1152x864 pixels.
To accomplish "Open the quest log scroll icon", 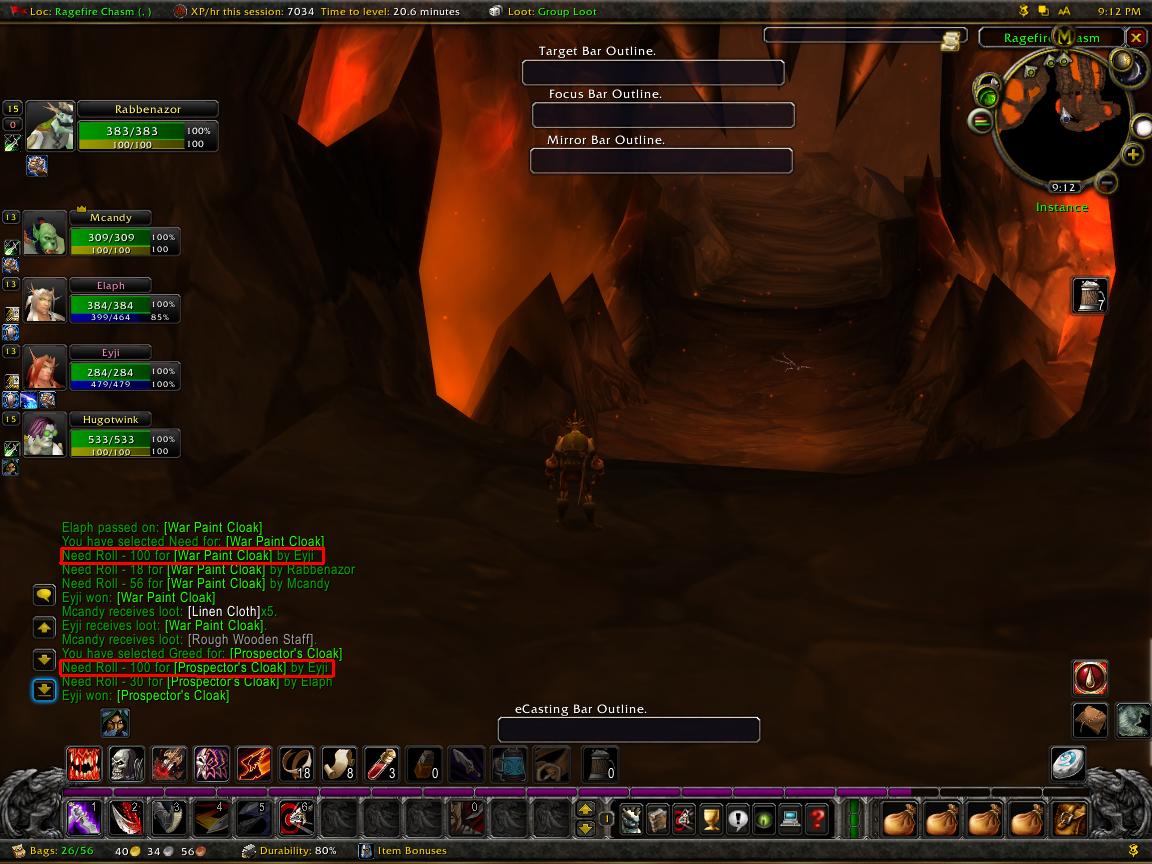I will click(x=950, y=40).
